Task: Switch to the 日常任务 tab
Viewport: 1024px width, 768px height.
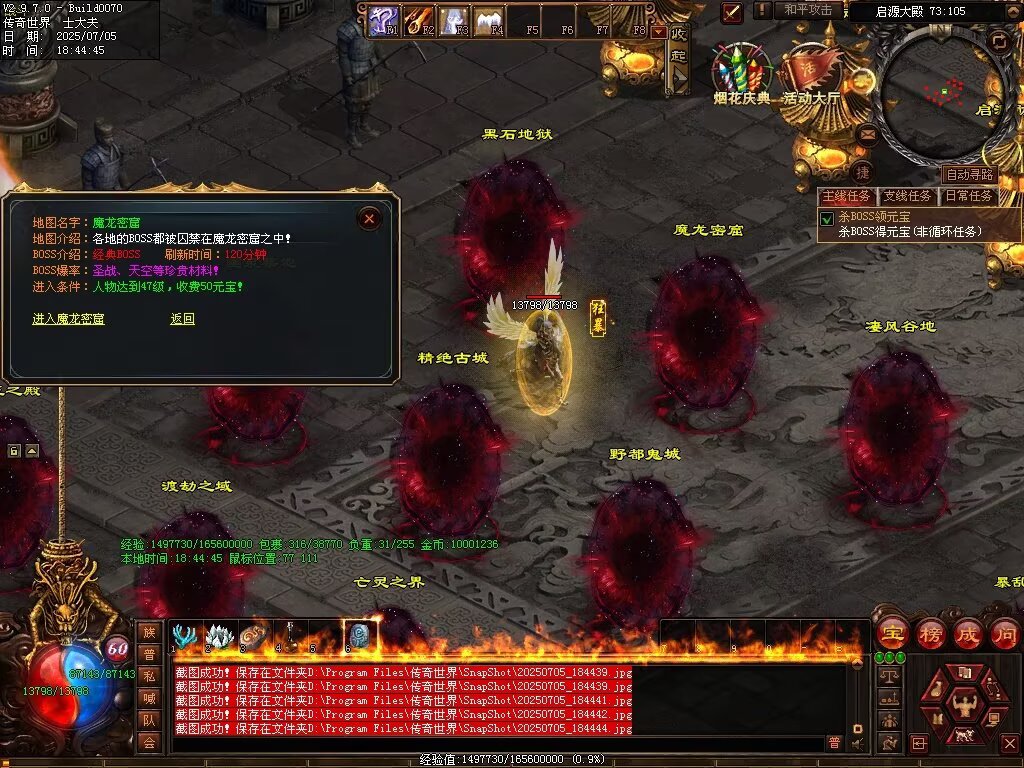Action: click(x=969, y=196)
